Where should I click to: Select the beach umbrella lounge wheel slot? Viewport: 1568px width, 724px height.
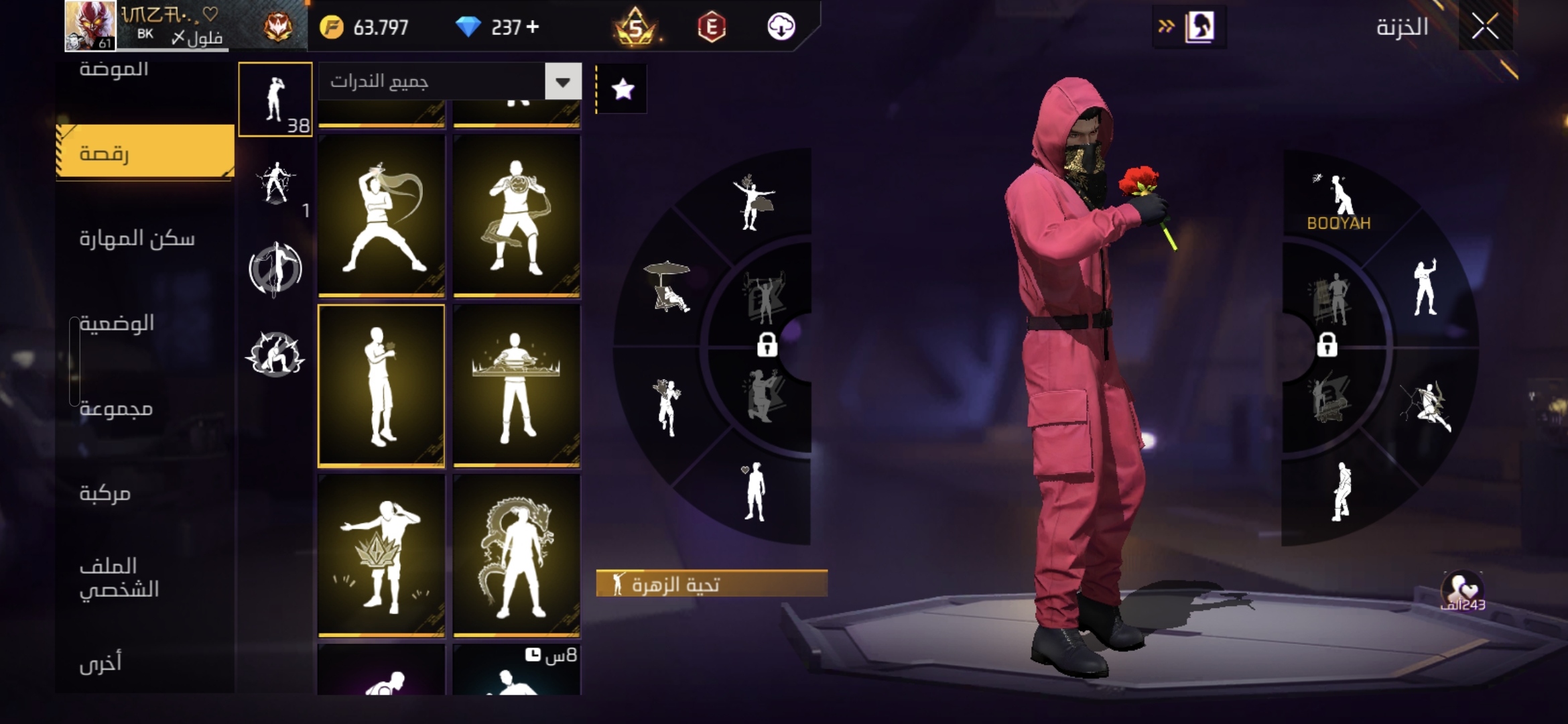click(x=667, y=286)
